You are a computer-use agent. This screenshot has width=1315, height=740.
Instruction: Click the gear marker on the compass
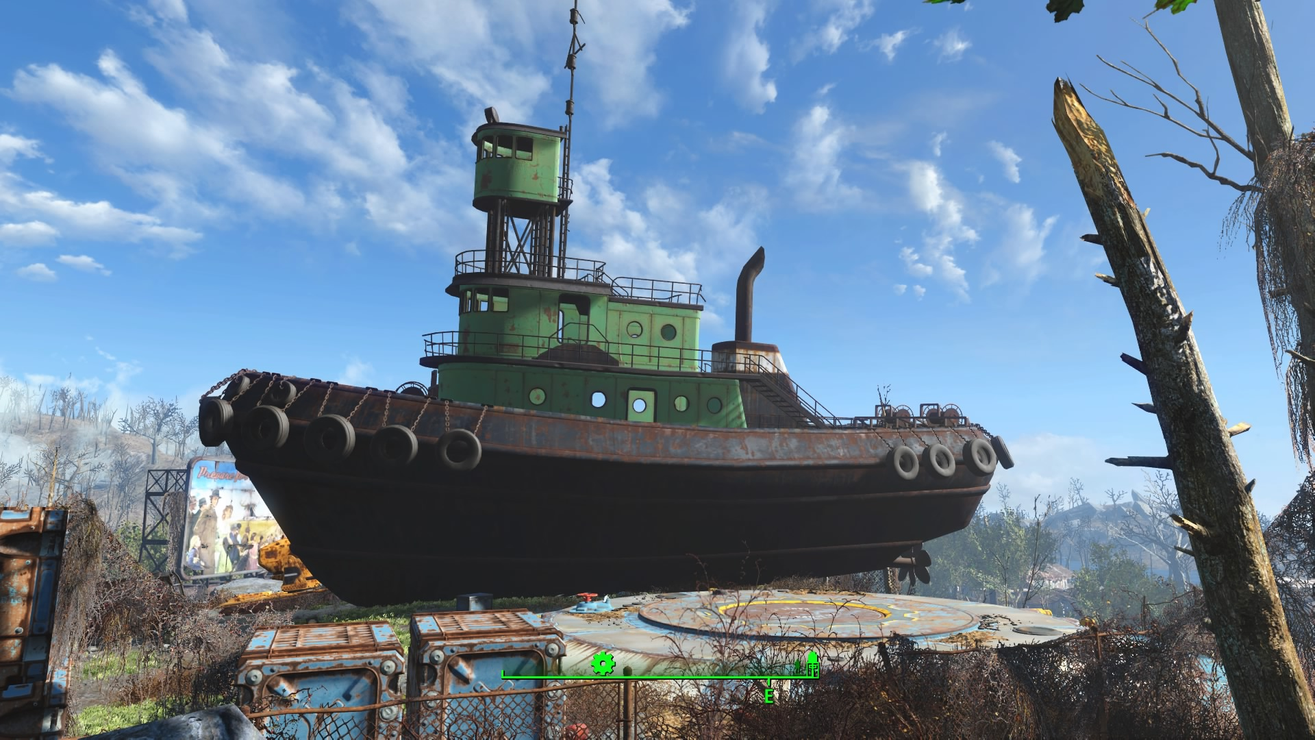click(x=602, y=663)
